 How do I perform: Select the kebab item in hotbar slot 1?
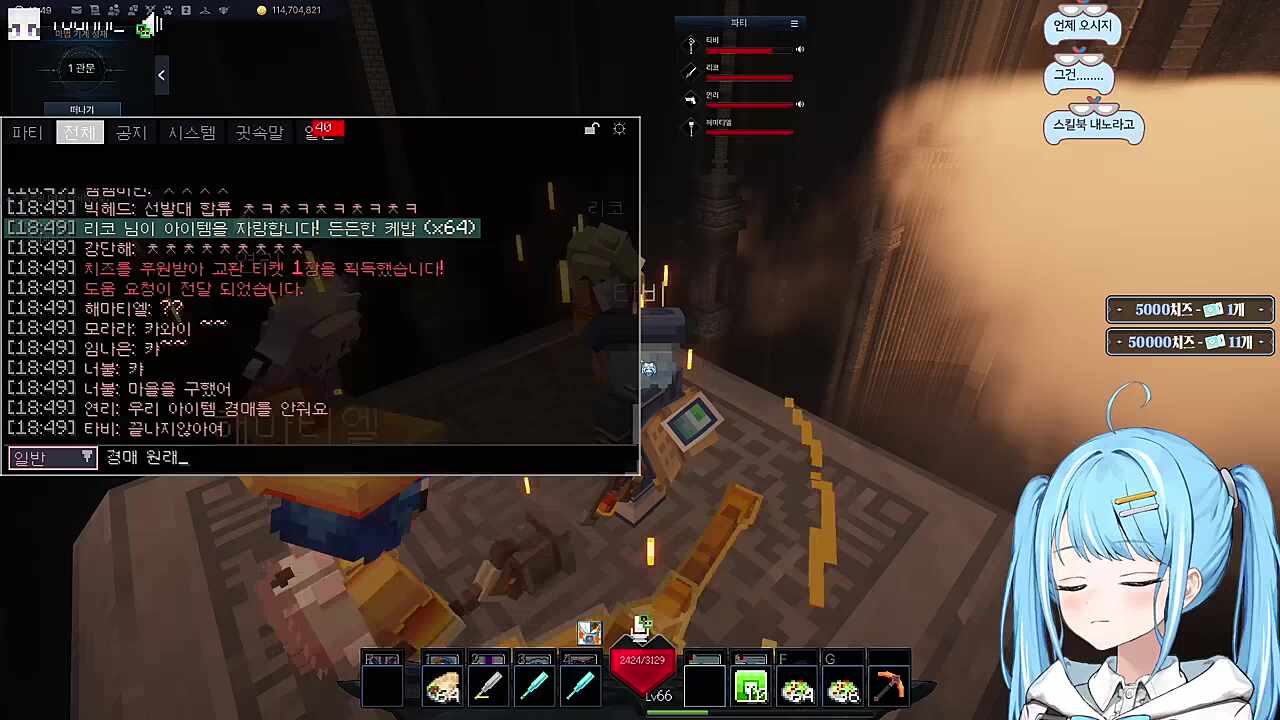point(443,685)
